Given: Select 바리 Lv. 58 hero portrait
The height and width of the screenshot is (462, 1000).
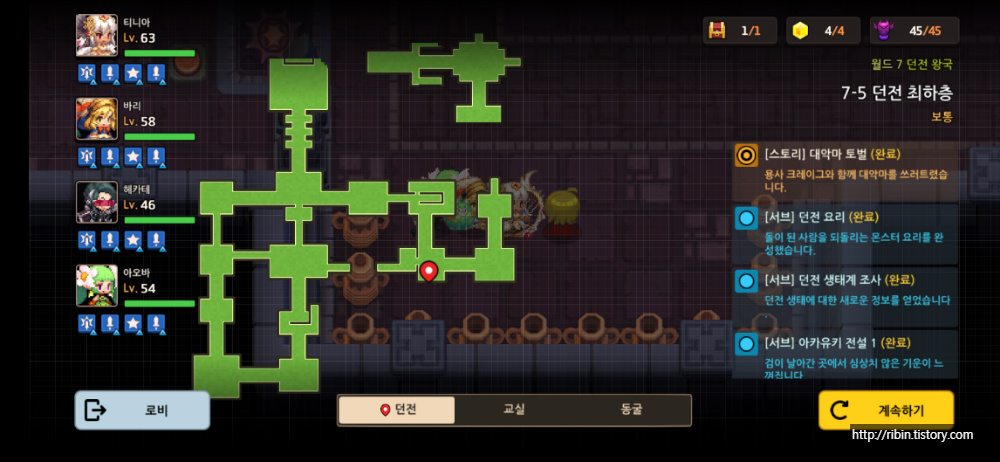Looking at the screenshot, I should (97, 119).
